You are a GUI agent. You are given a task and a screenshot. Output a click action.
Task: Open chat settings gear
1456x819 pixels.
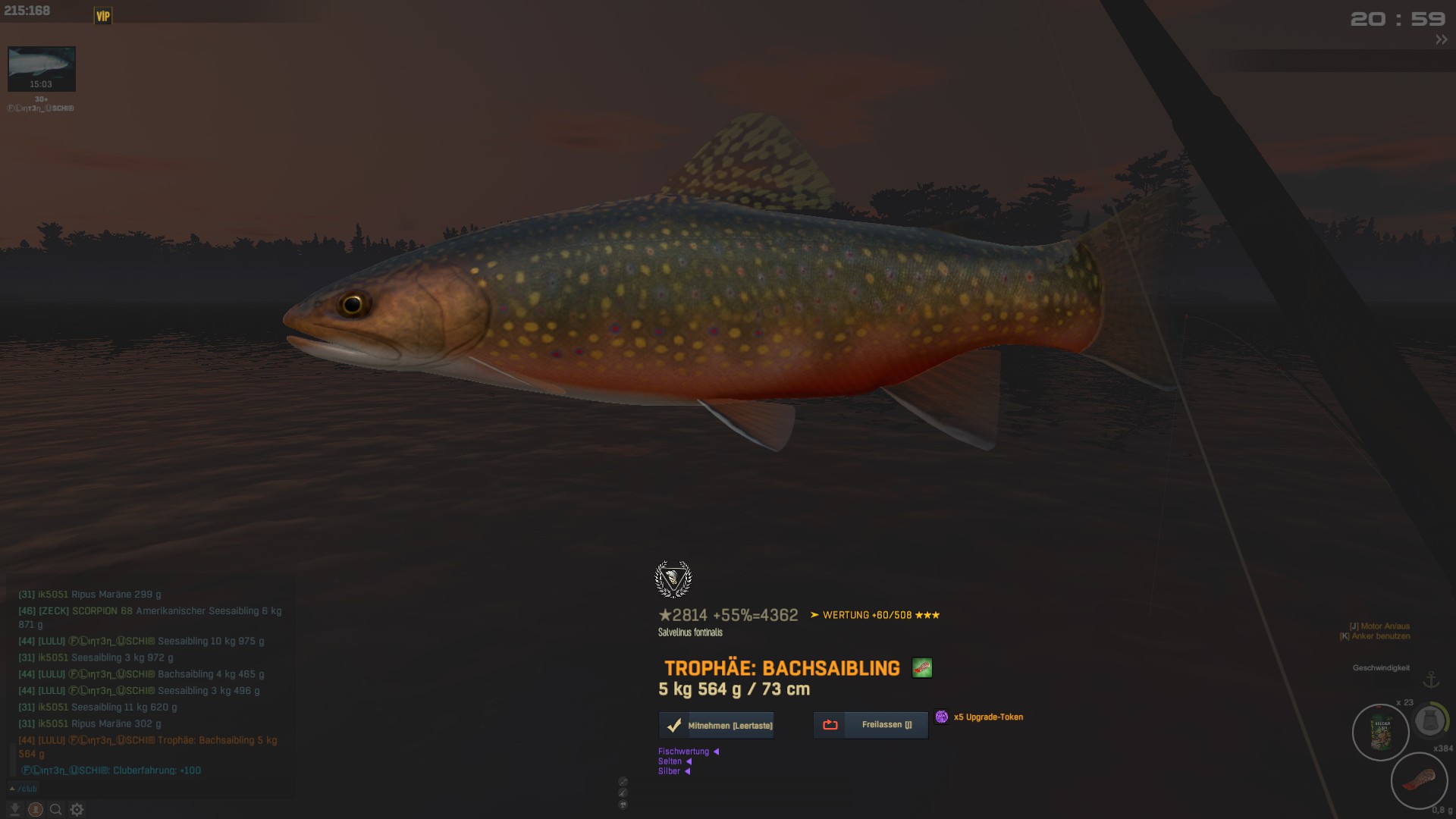tap(77, 810)
